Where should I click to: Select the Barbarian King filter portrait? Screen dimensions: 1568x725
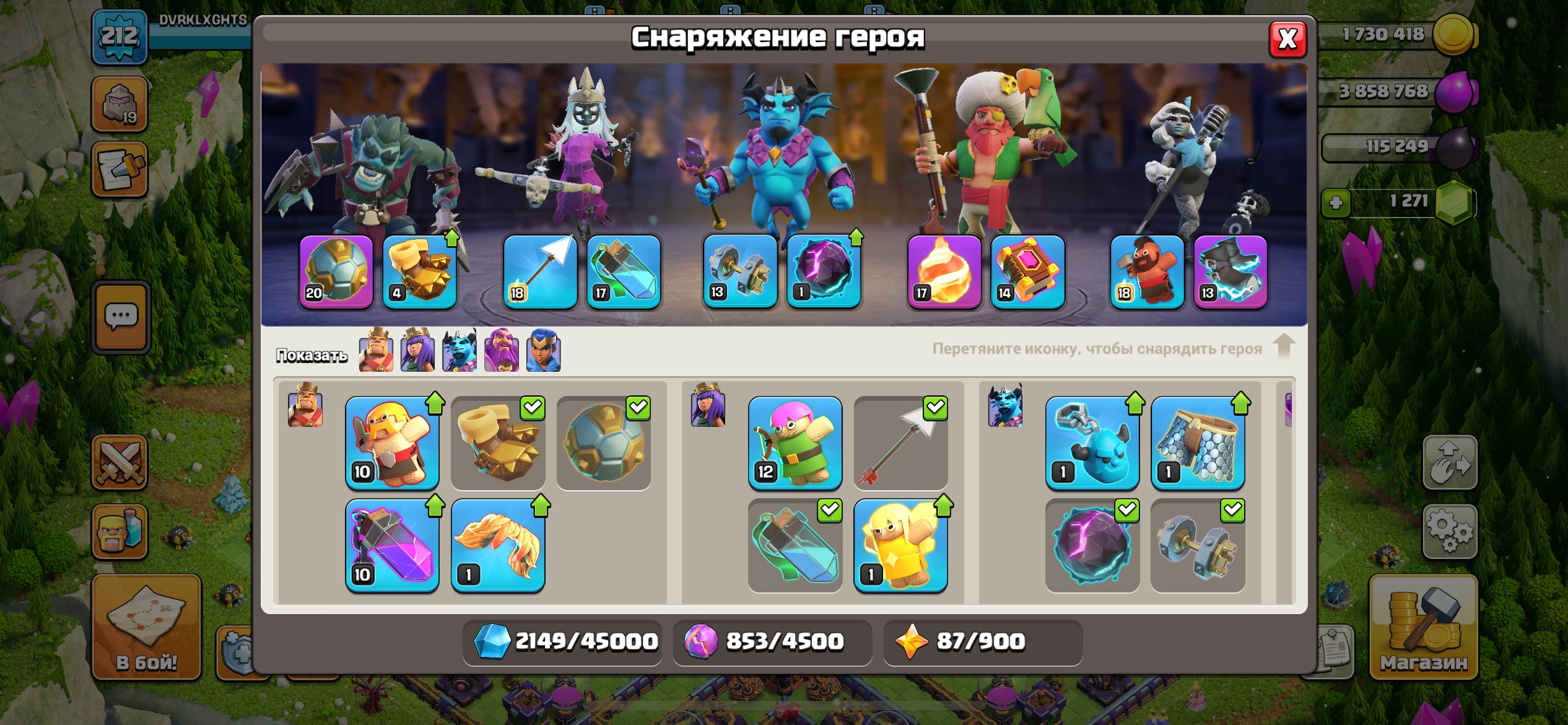[377, 351]
